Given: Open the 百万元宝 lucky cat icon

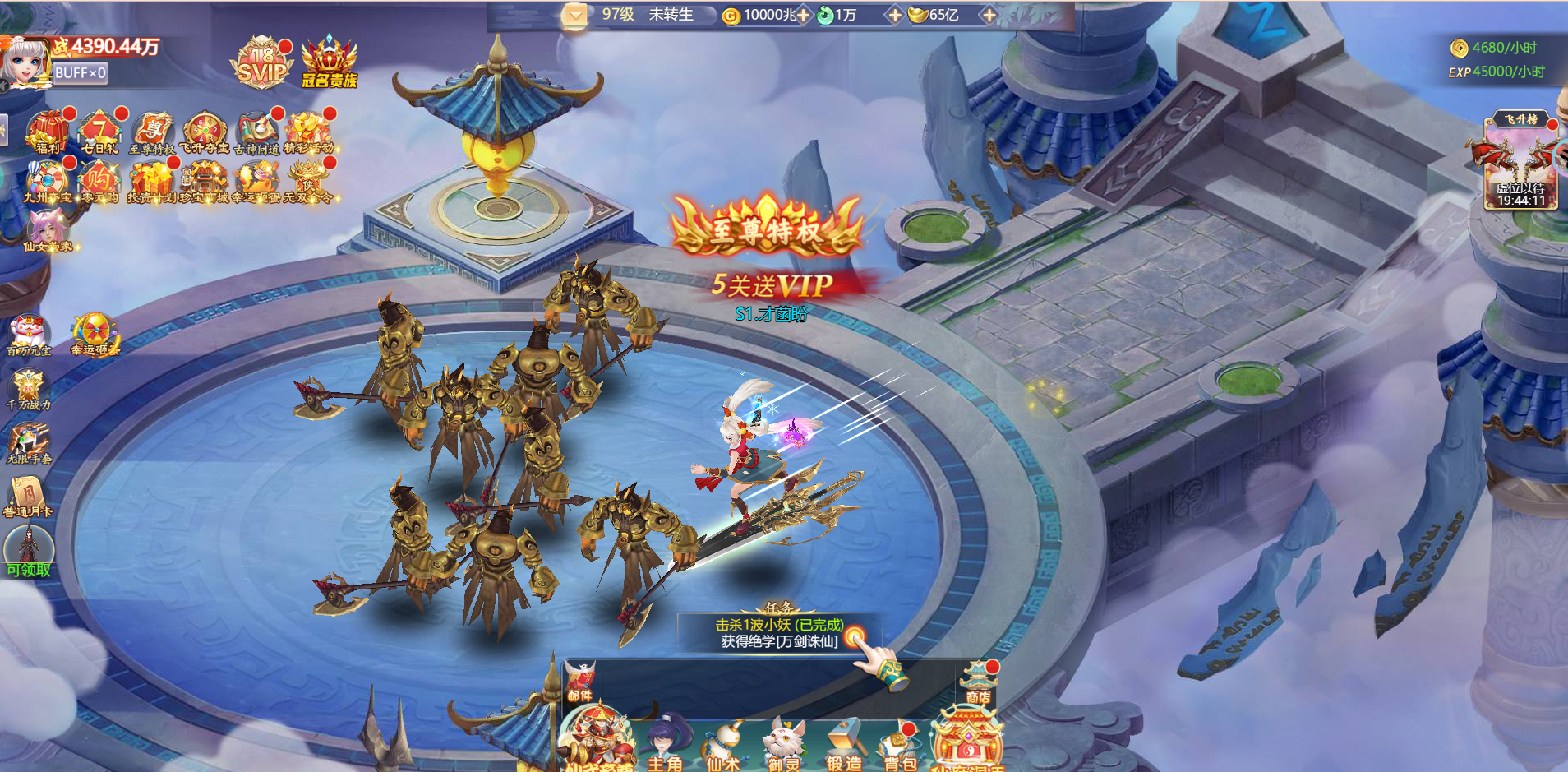Looking at the screenshot, I should tap(29, 335).
